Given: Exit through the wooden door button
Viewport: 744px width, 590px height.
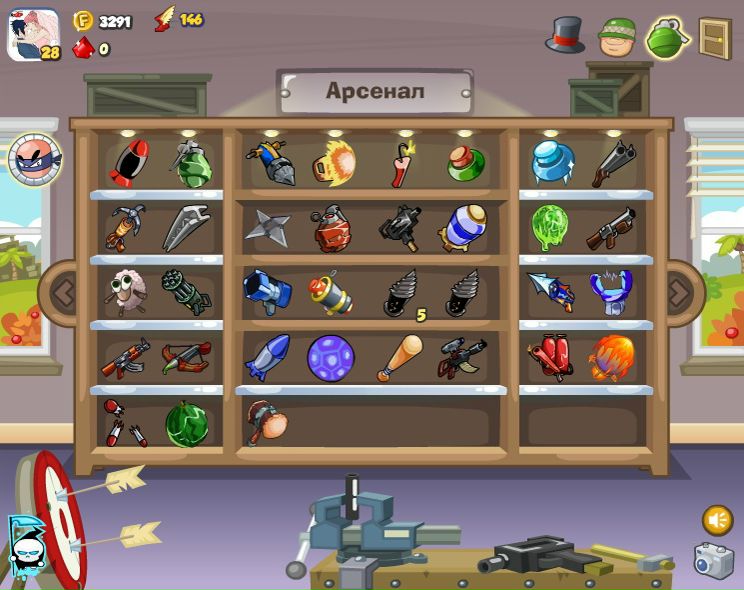Looking at the screenshot, I should pos(714,38).
